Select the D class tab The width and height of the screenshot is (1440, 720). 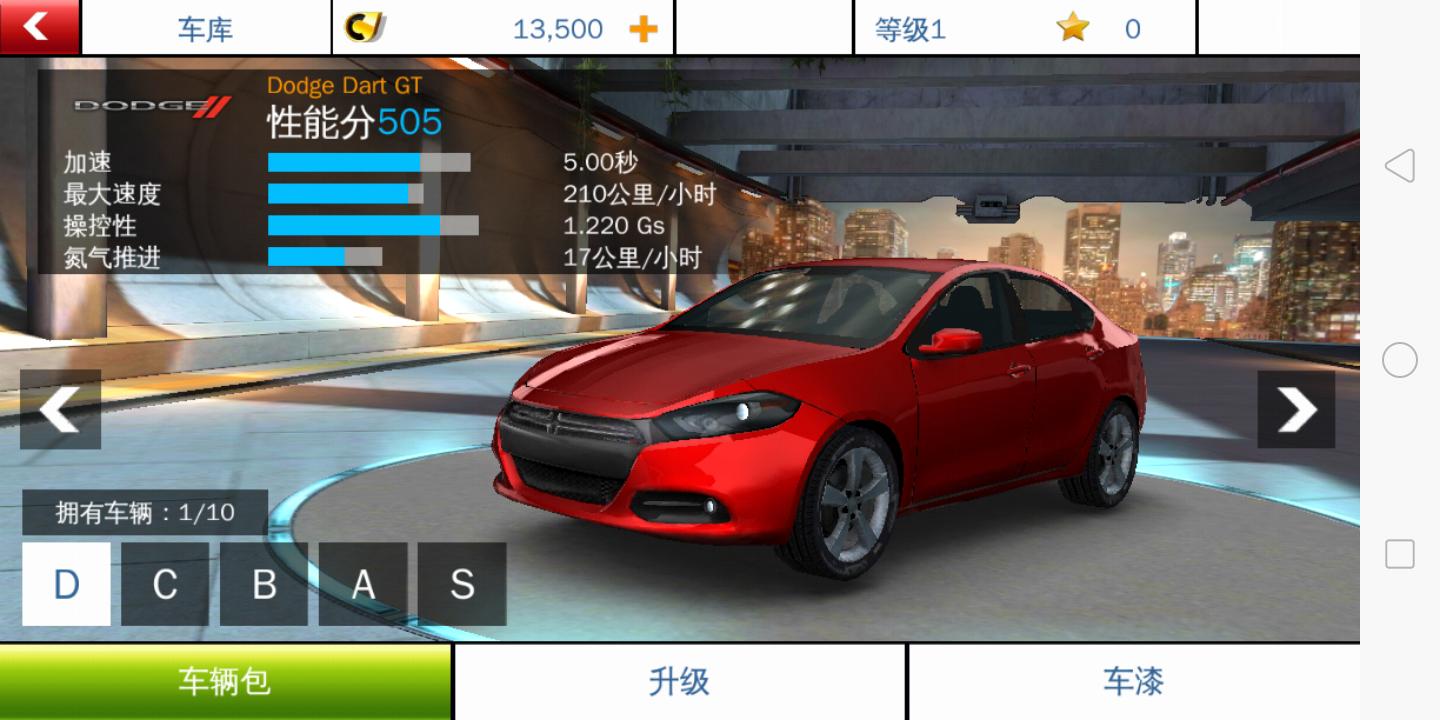[x=66, y=584]
